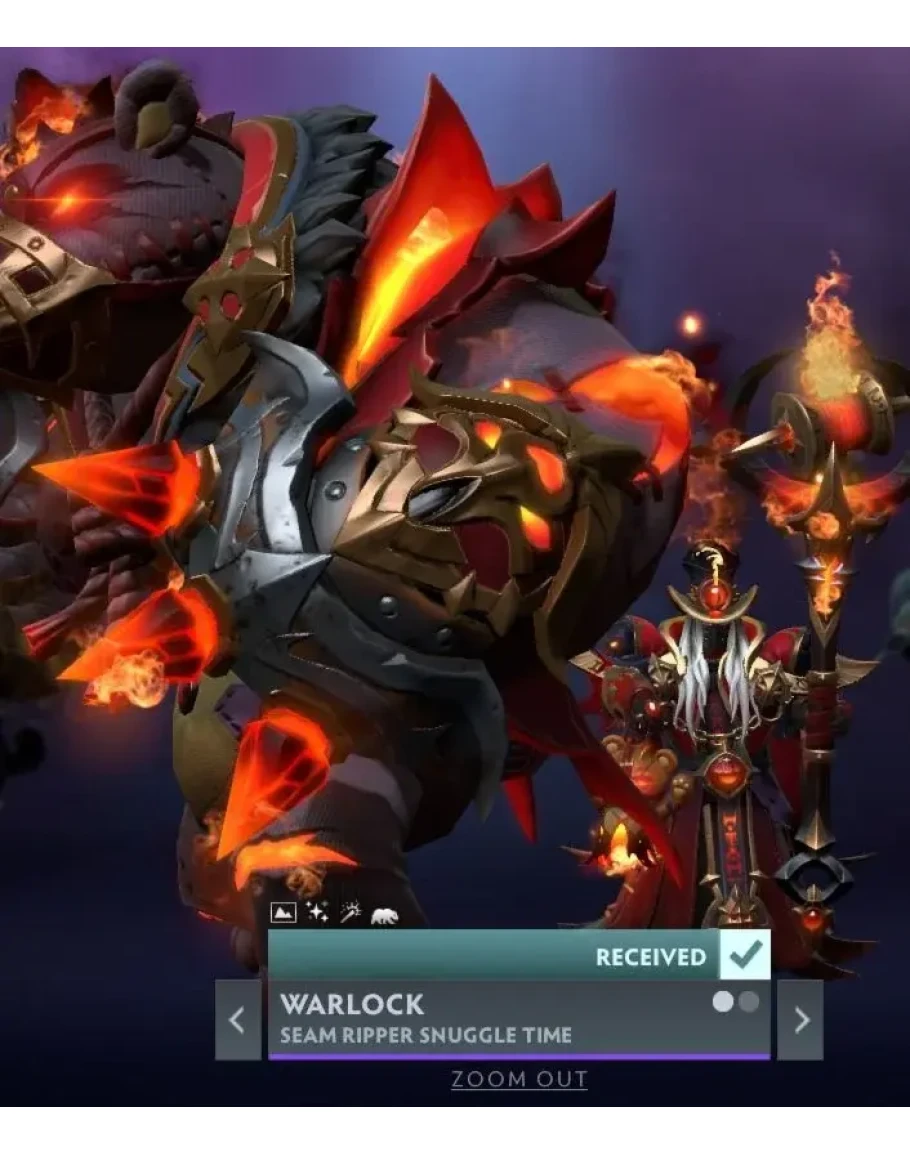
Task: Go to the previous item with left arrow
Action: [x=237, y=1019]
